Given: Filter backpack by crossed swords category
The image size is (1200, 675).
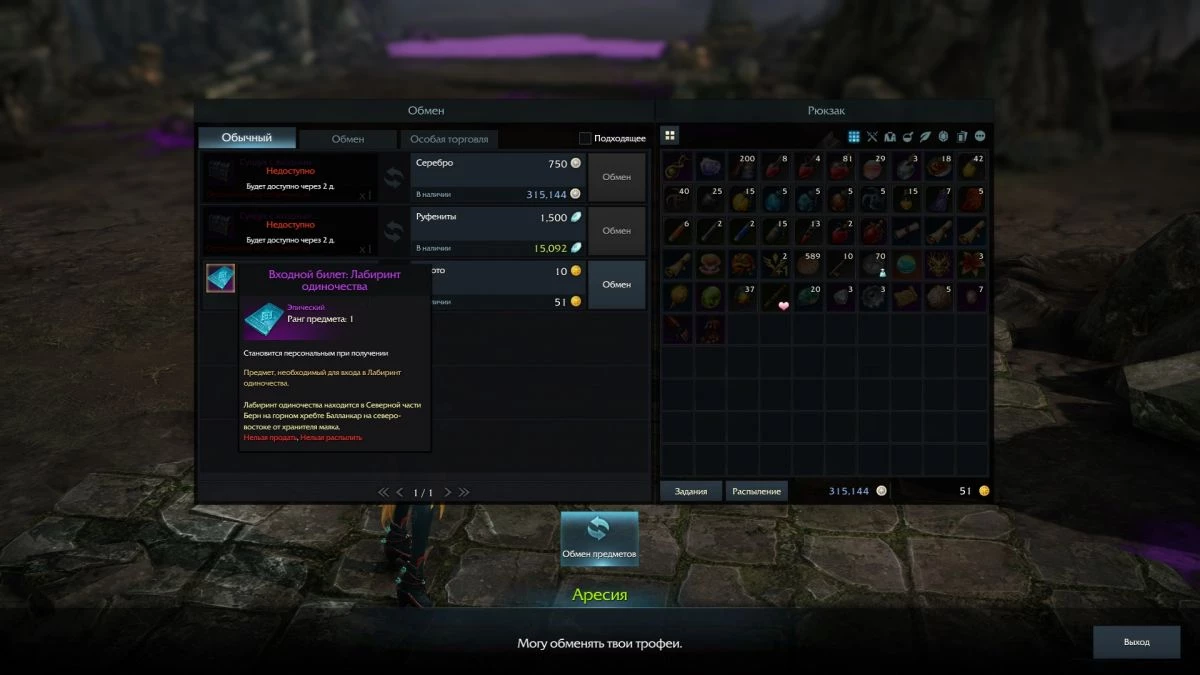Looking at the screenshot, I should click(872, 136).
